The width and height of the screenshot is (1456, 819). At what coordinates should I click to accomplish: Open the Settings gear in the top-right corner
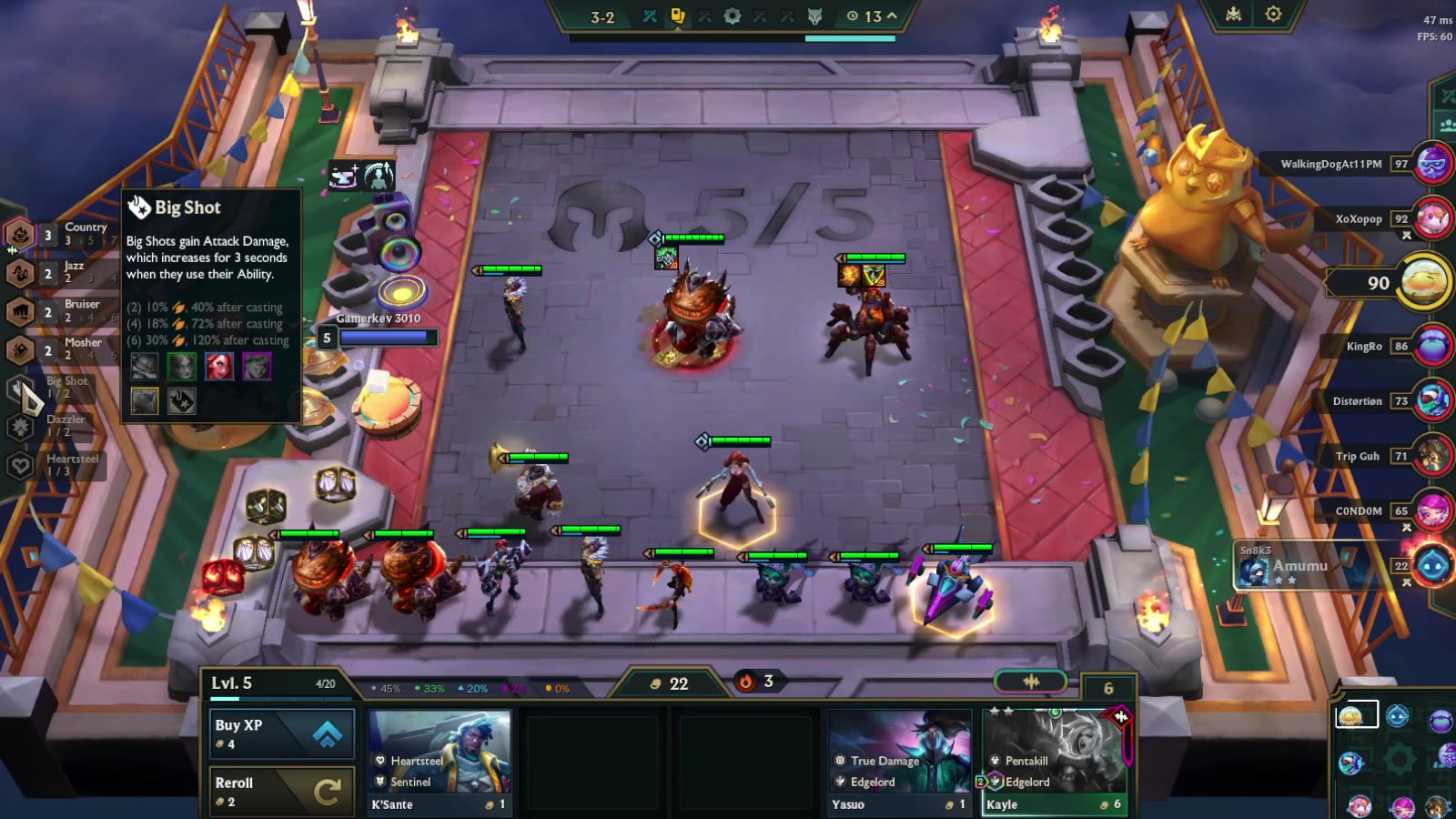pyautogui.click(x=1273, y=13)
